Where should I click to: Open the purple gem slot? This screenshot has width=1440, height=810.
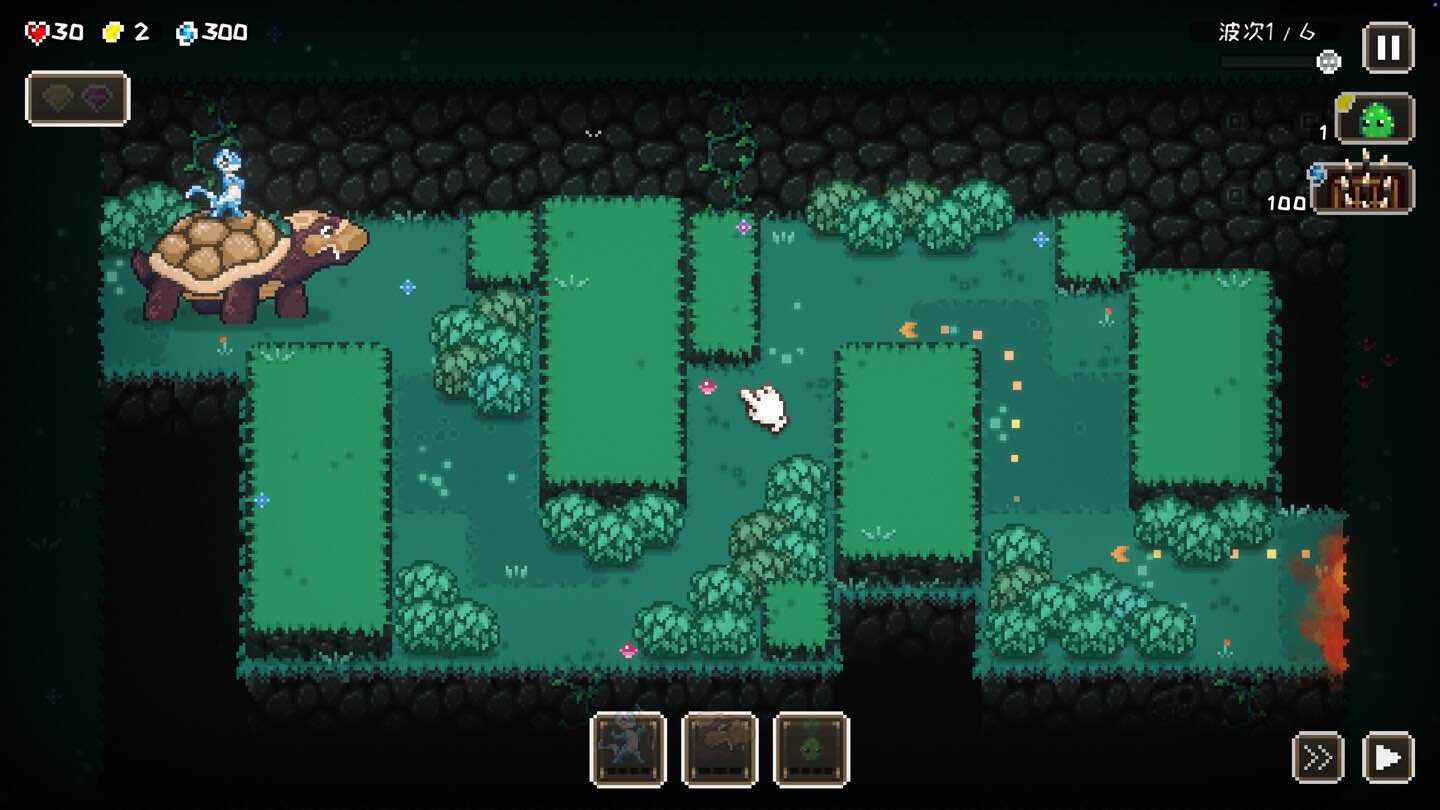pos(98,97)
